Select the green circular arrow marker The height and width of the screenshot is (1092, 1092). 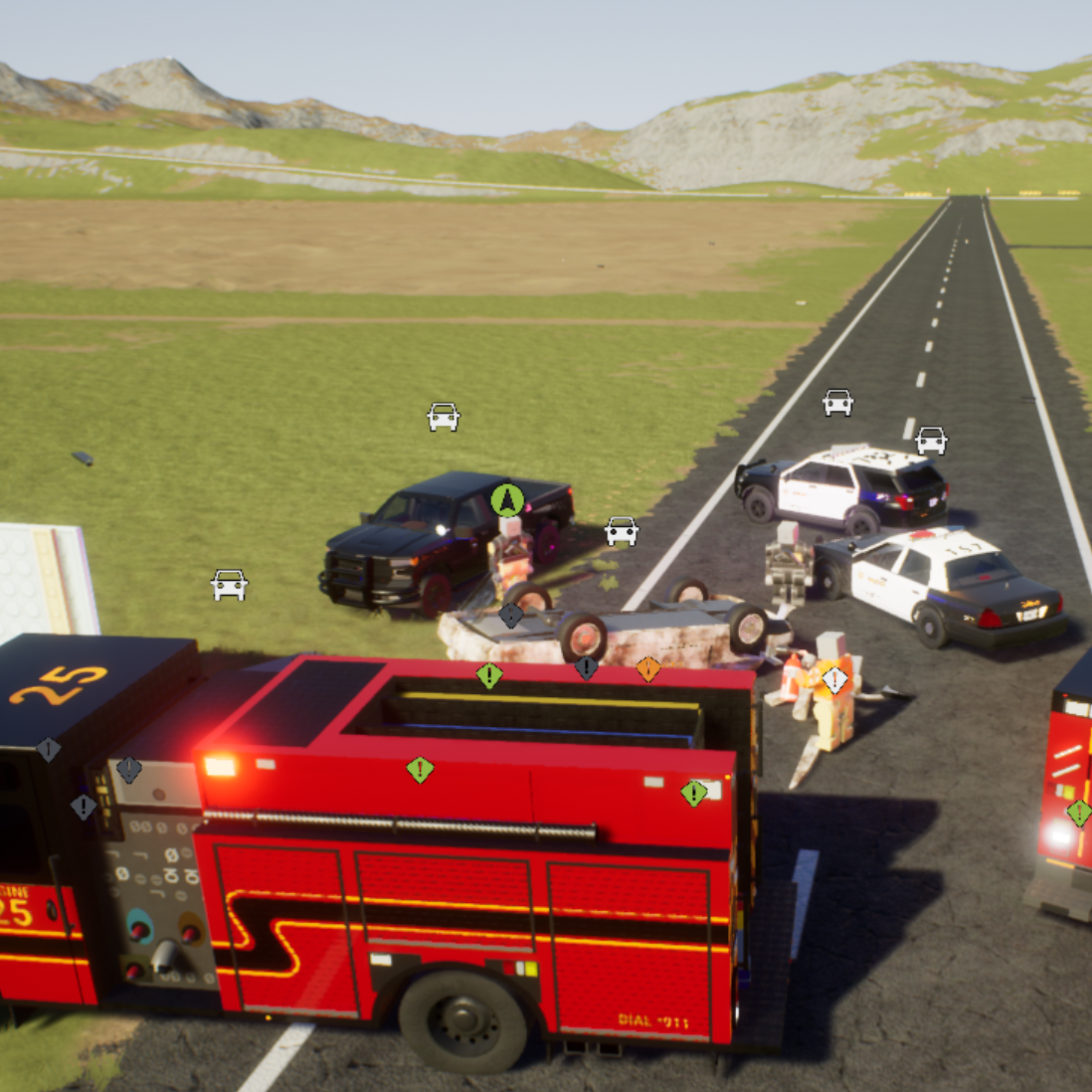coord(507,499)
